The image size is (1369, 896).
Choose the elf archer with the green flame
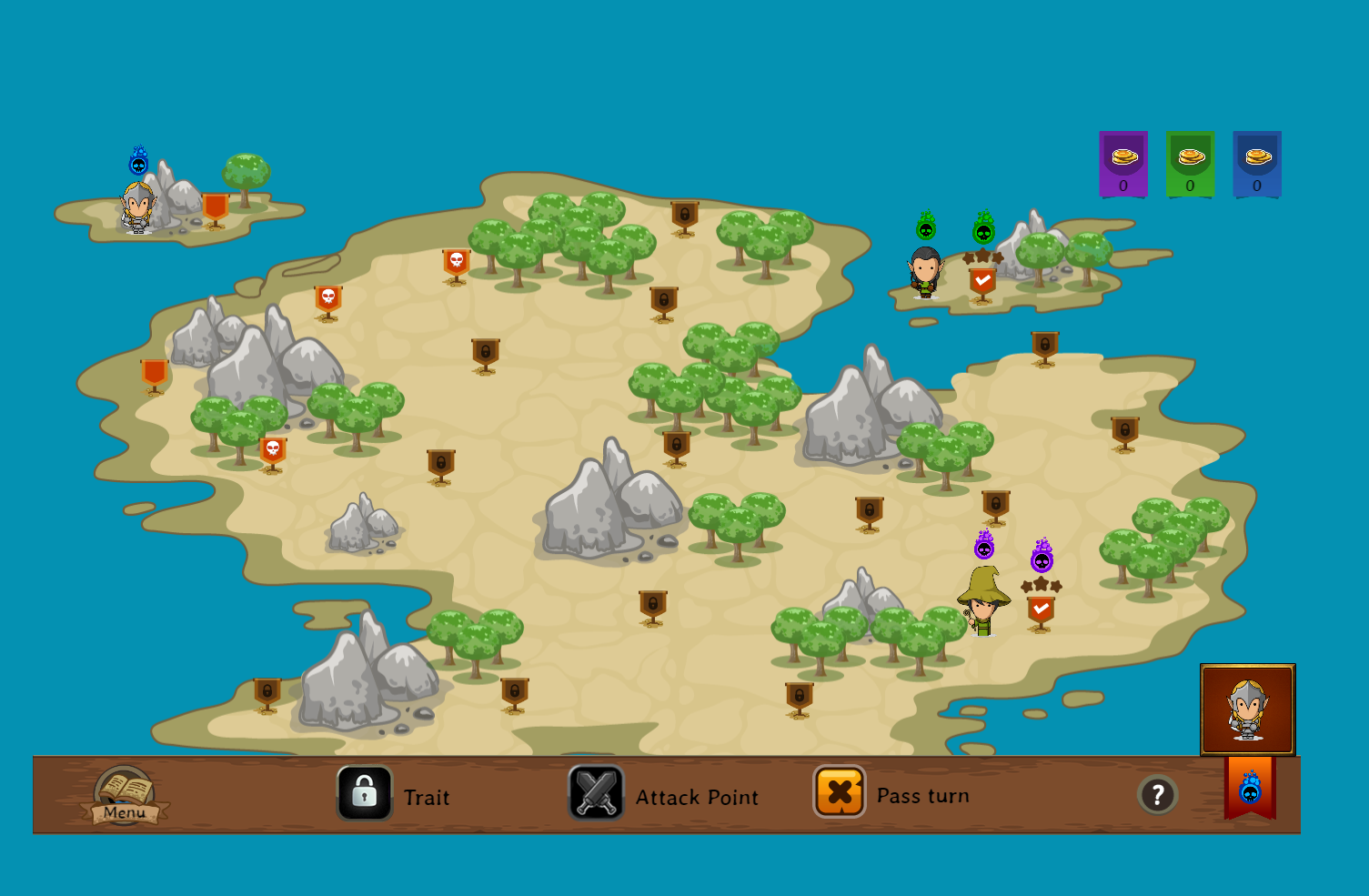[x=925, y=271]
